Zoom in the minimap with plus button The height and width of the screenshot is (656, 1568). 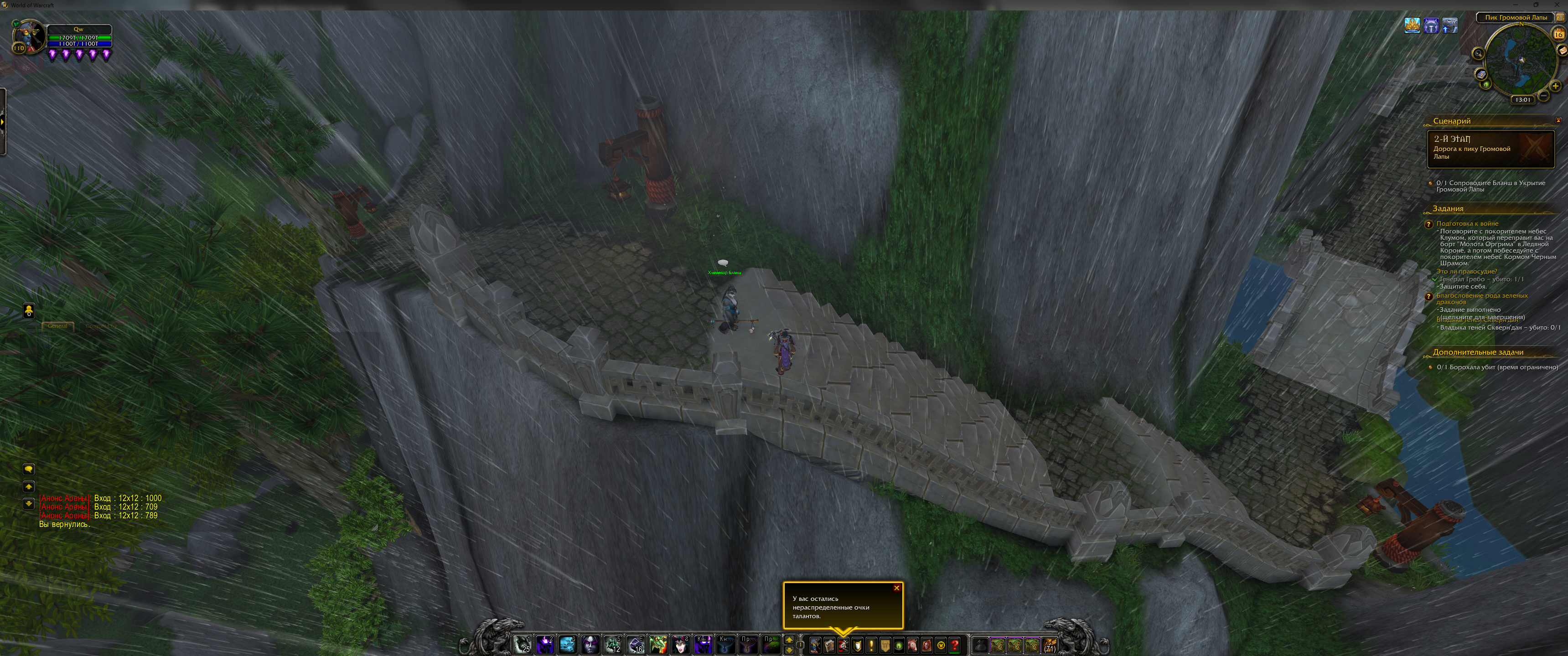[x=1555, y=86]
